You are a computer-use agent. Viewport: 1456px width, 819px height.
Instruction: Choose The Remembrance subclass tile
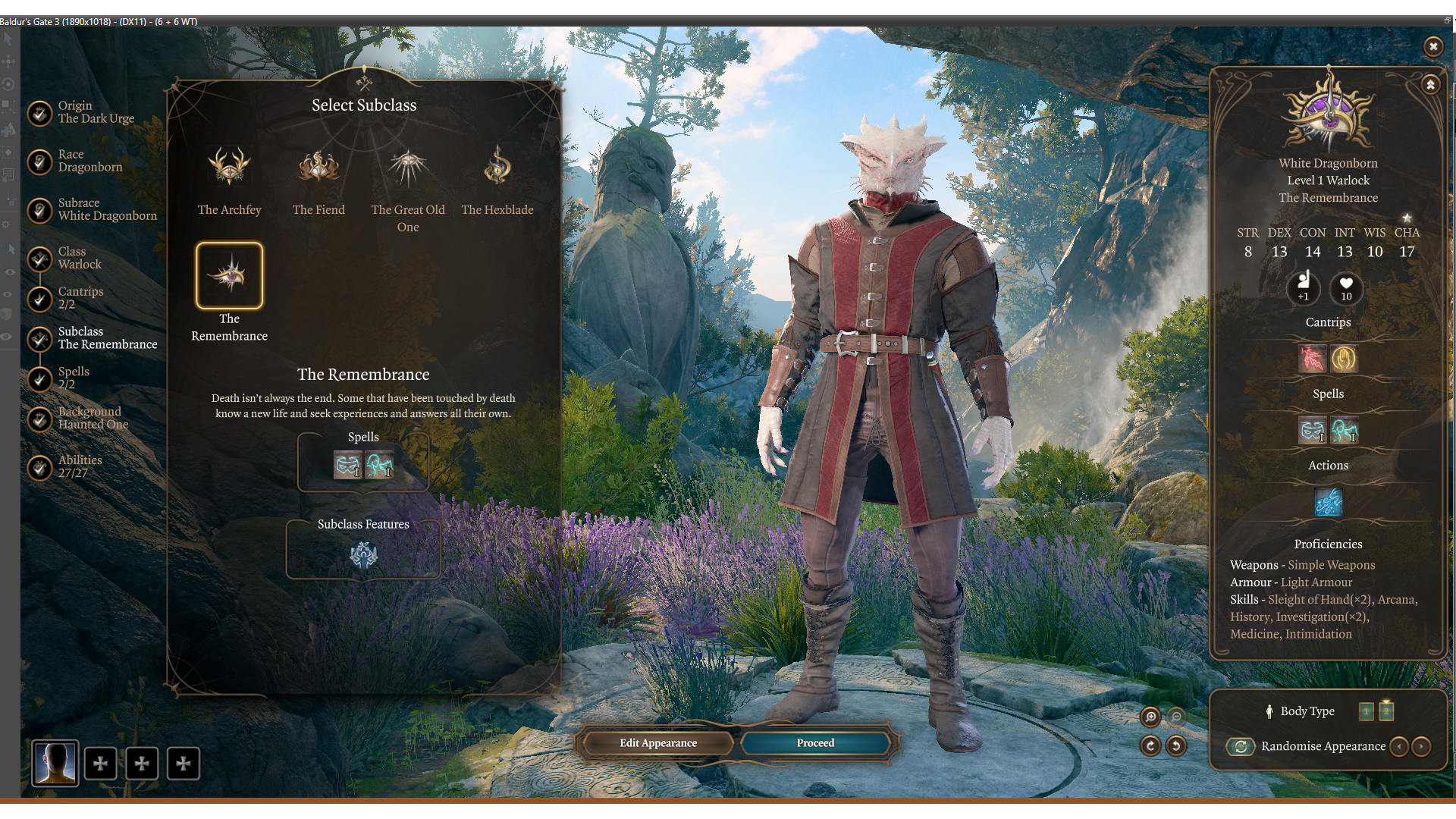pyautogui.click(x=229, y=275)
